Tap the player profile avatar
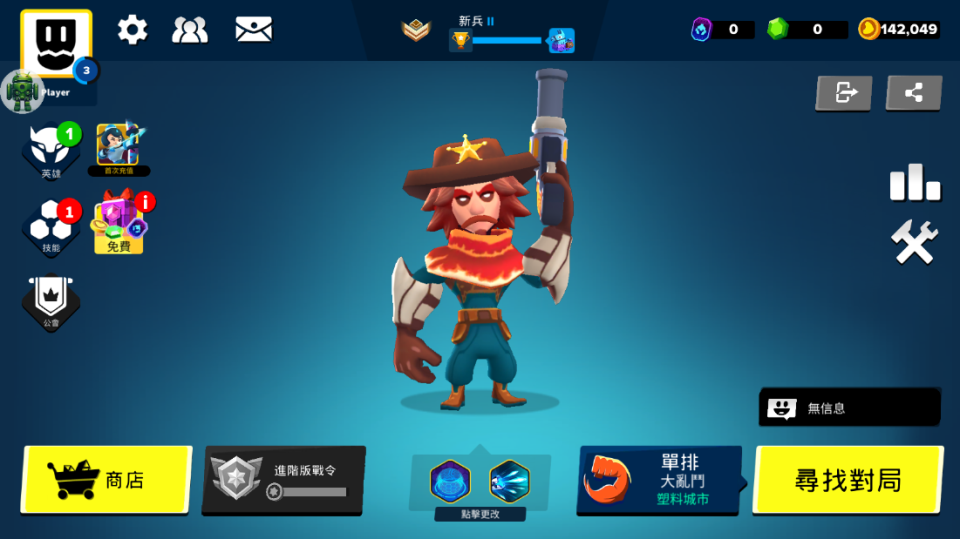 [56, 44]
